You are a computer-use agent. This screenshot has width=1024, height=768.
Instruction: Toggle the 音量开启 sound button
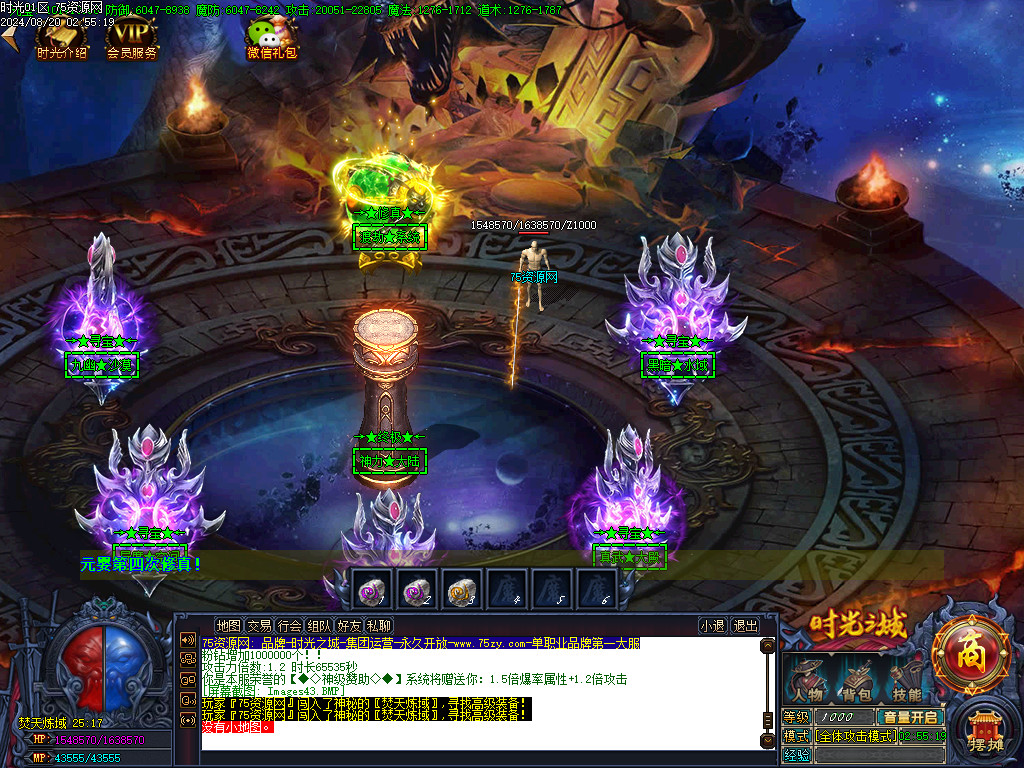click(910, 717)
